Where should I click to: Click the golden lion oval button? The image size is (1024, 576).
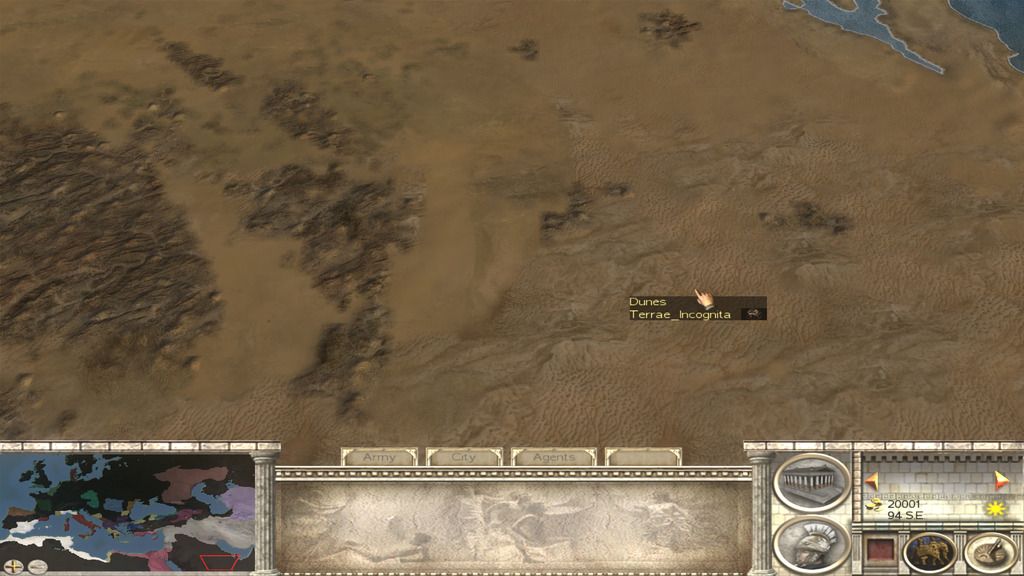(929, 552)
